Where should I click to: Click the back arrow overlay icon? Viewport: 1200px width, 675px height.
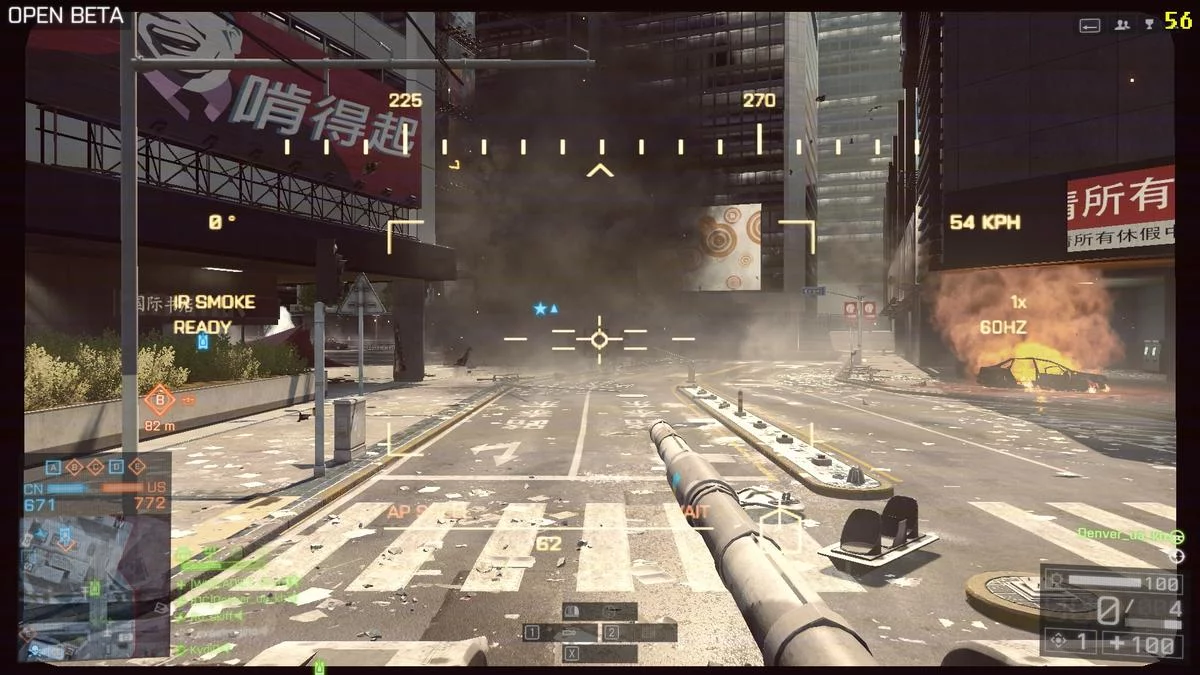click(x=1090, y=25)
